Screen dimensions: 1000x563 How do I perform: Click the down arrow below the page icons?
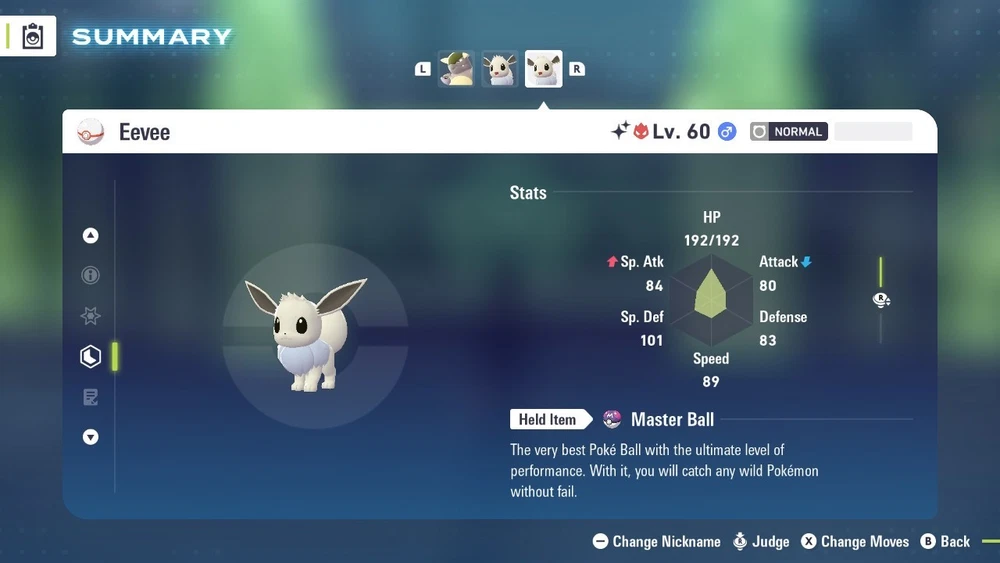coord(91,437)
